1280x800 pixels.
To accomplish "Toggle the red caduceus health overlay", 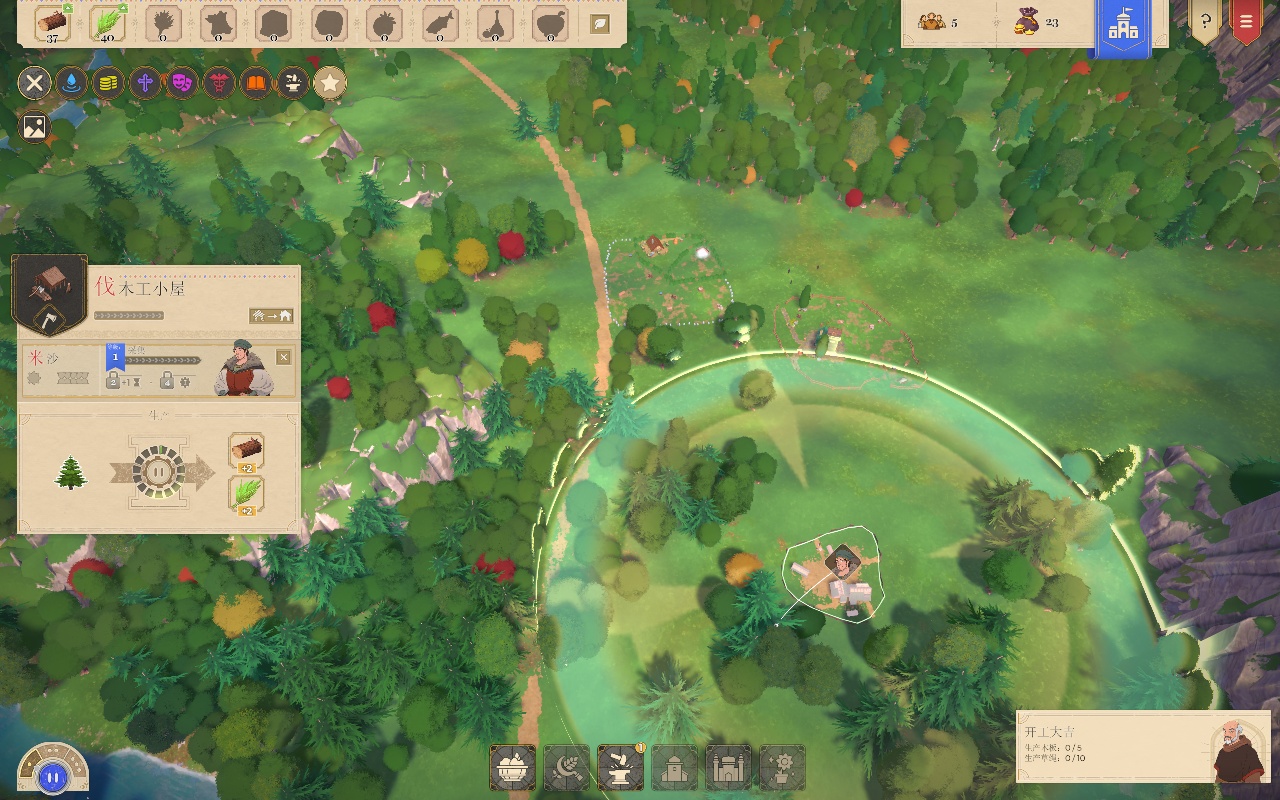I will coord(219,83).
